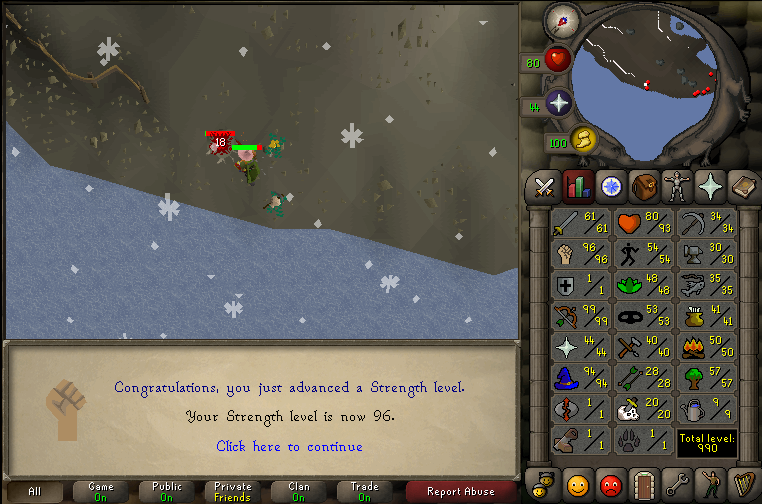Image resolution: width=762 pixels, height=504 pixels.
Task: Open the Magic spellbook tab
Action: pyautogui.click(x=742, y=186)
